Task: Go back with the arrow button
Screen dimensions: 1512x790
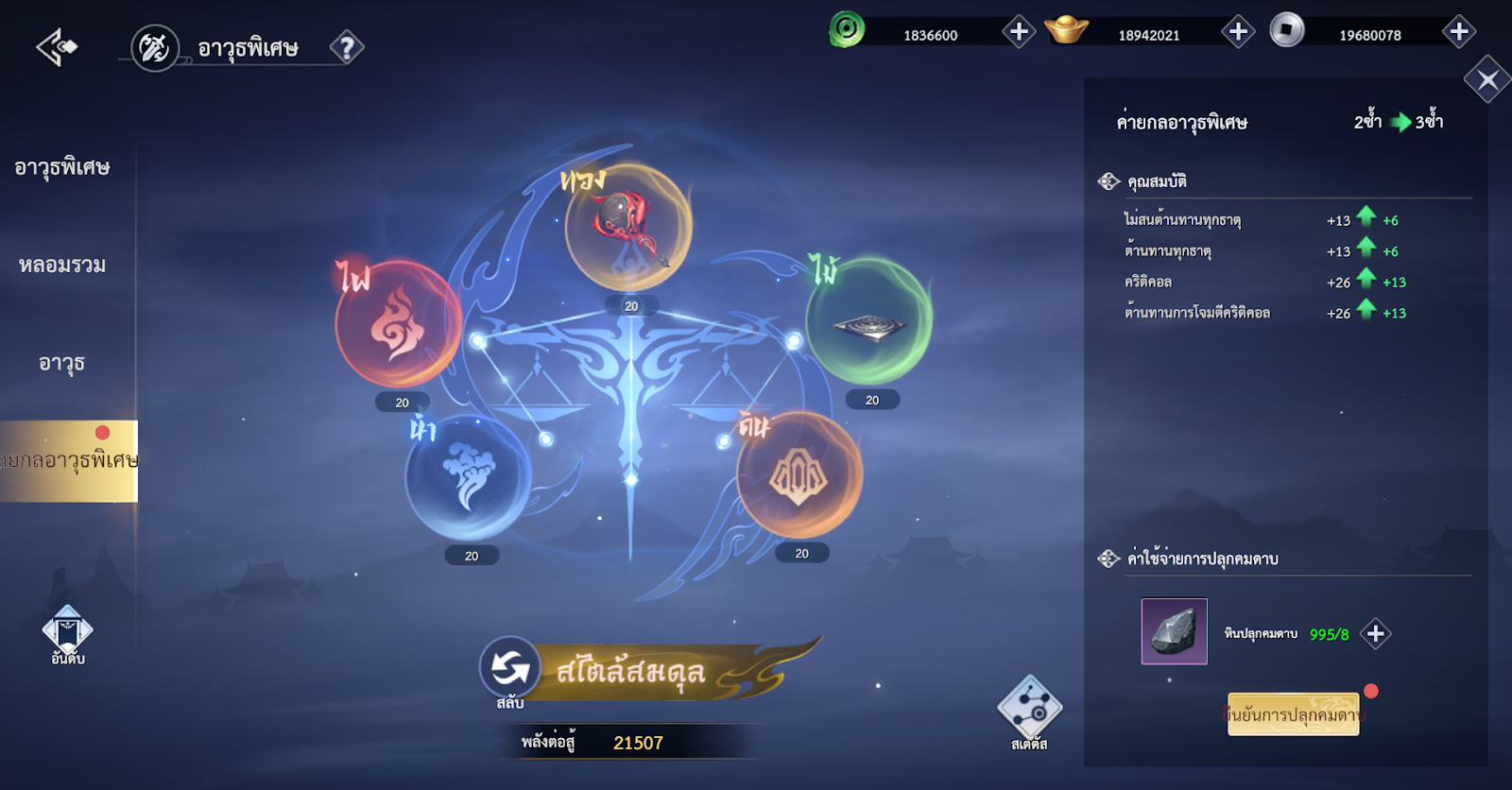Action: click(x=57, y=46)
